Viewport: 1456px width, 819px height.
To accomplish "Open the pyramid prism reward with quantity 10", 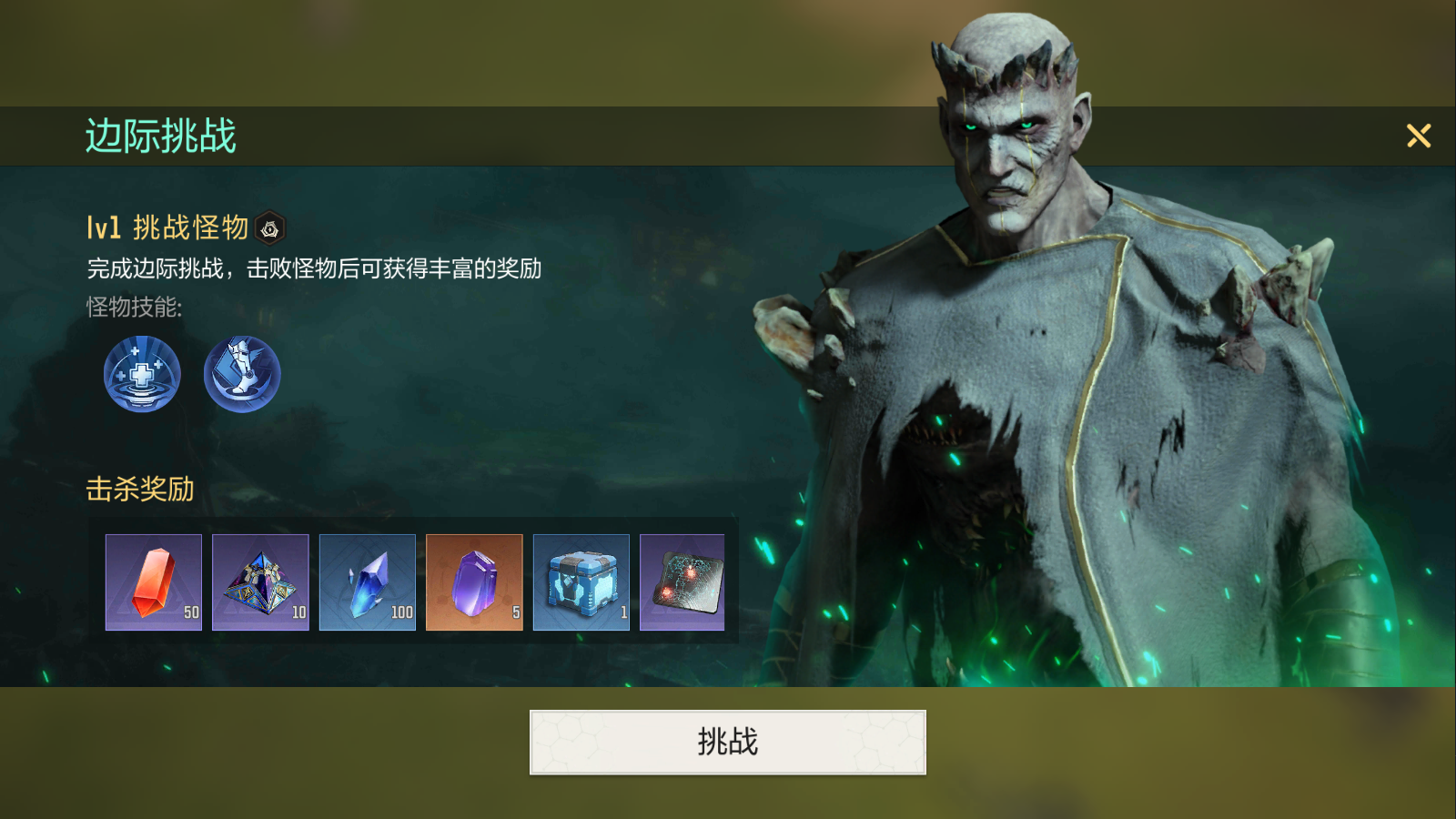I will (x=260, y=582).
